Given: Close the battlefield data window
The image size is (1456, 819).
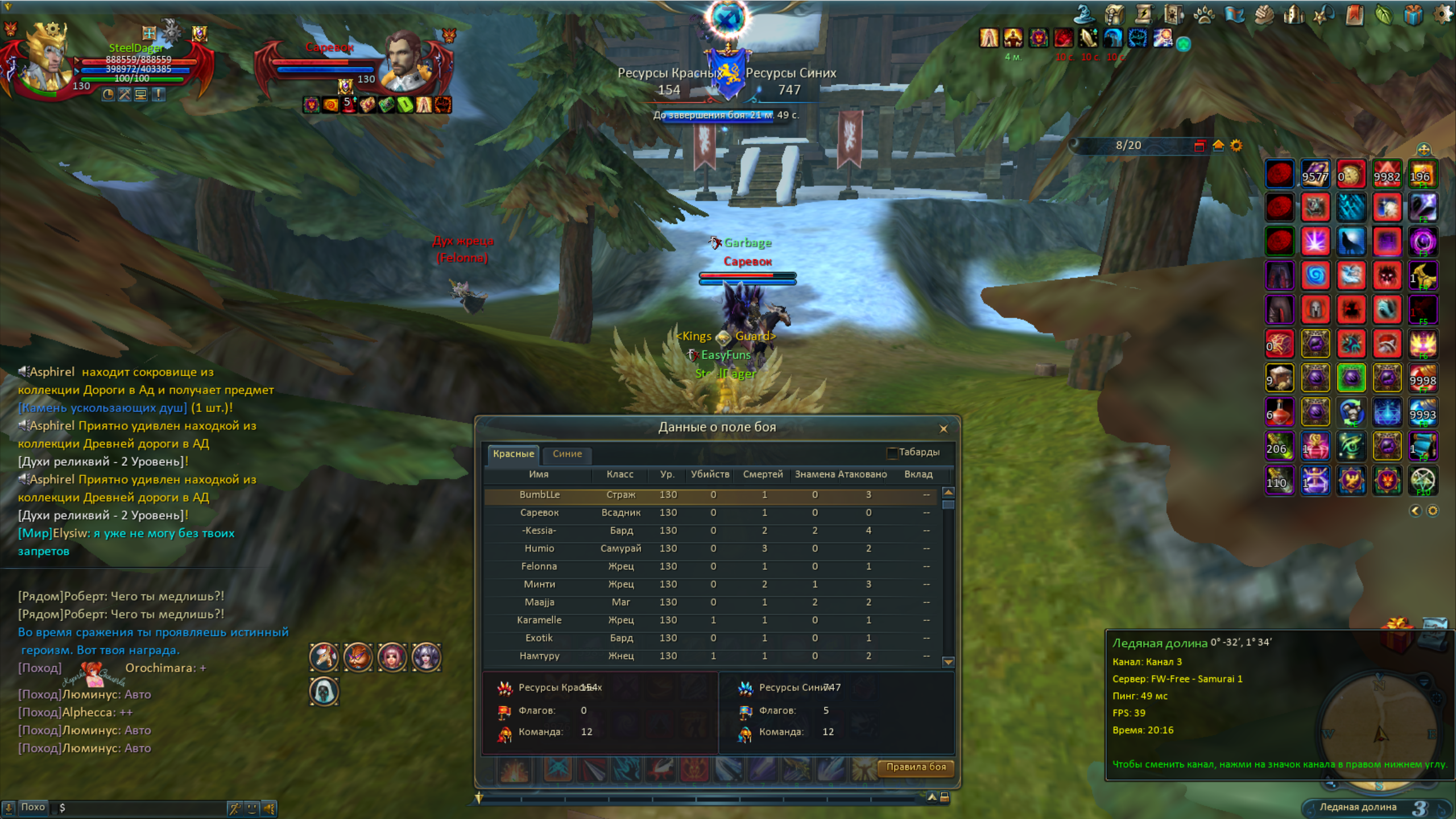Looking at the screenshot, I should click(x=944, y=429).
